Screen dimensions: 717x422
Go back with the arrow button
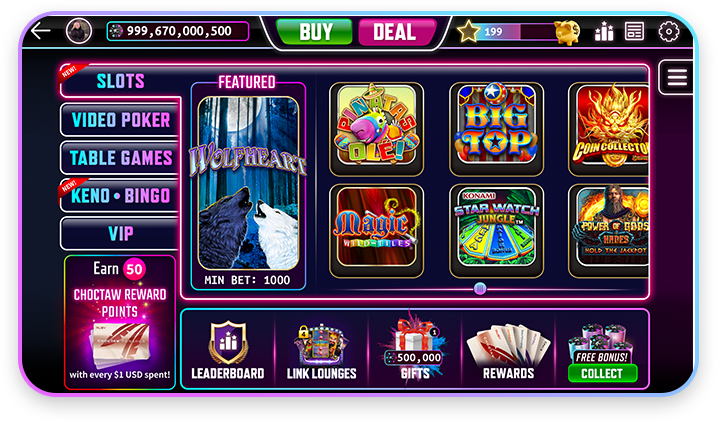(40, 31)
